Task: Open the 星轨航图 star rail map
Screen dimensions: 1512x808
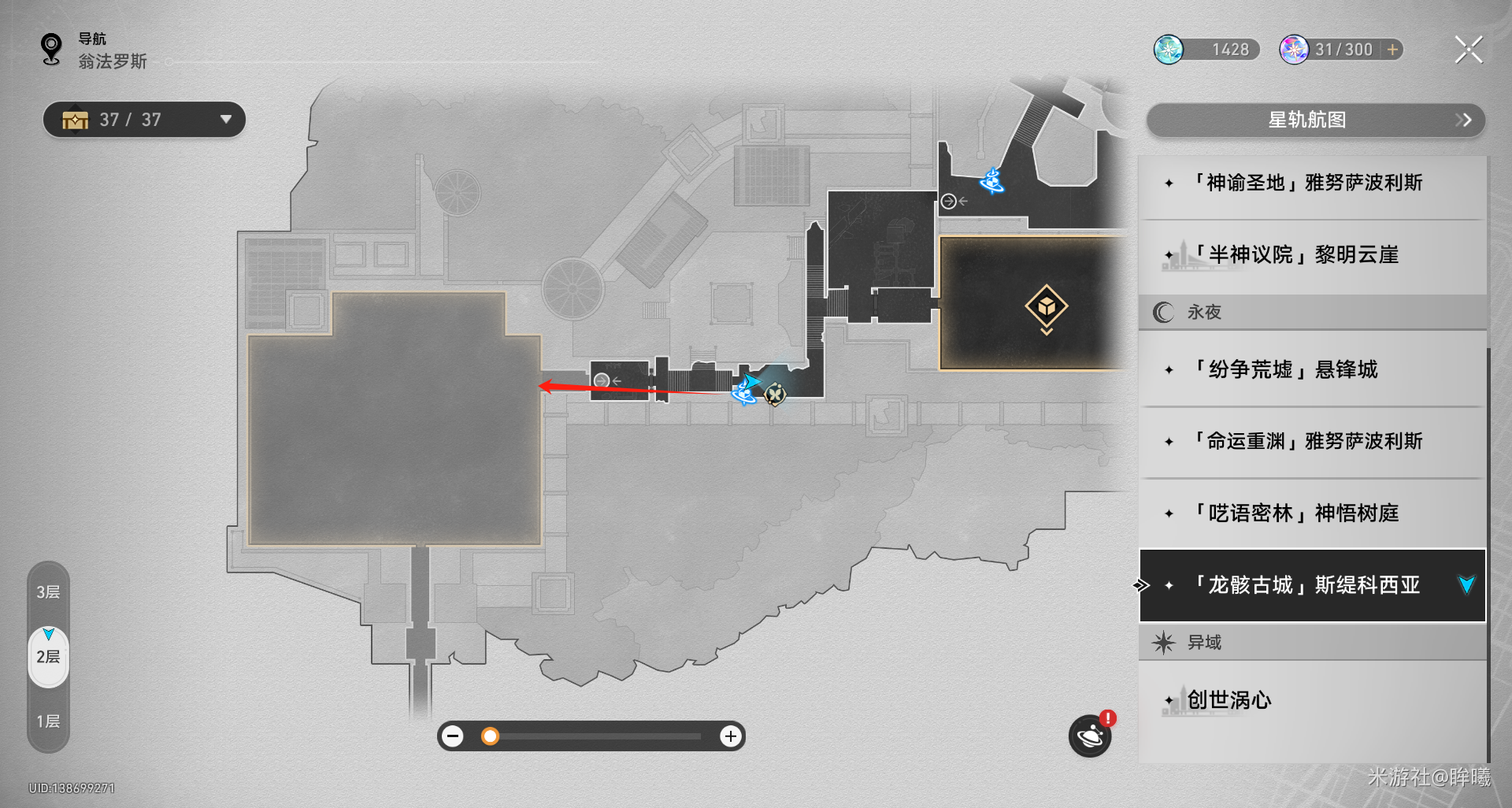Action: [1315, 120]
